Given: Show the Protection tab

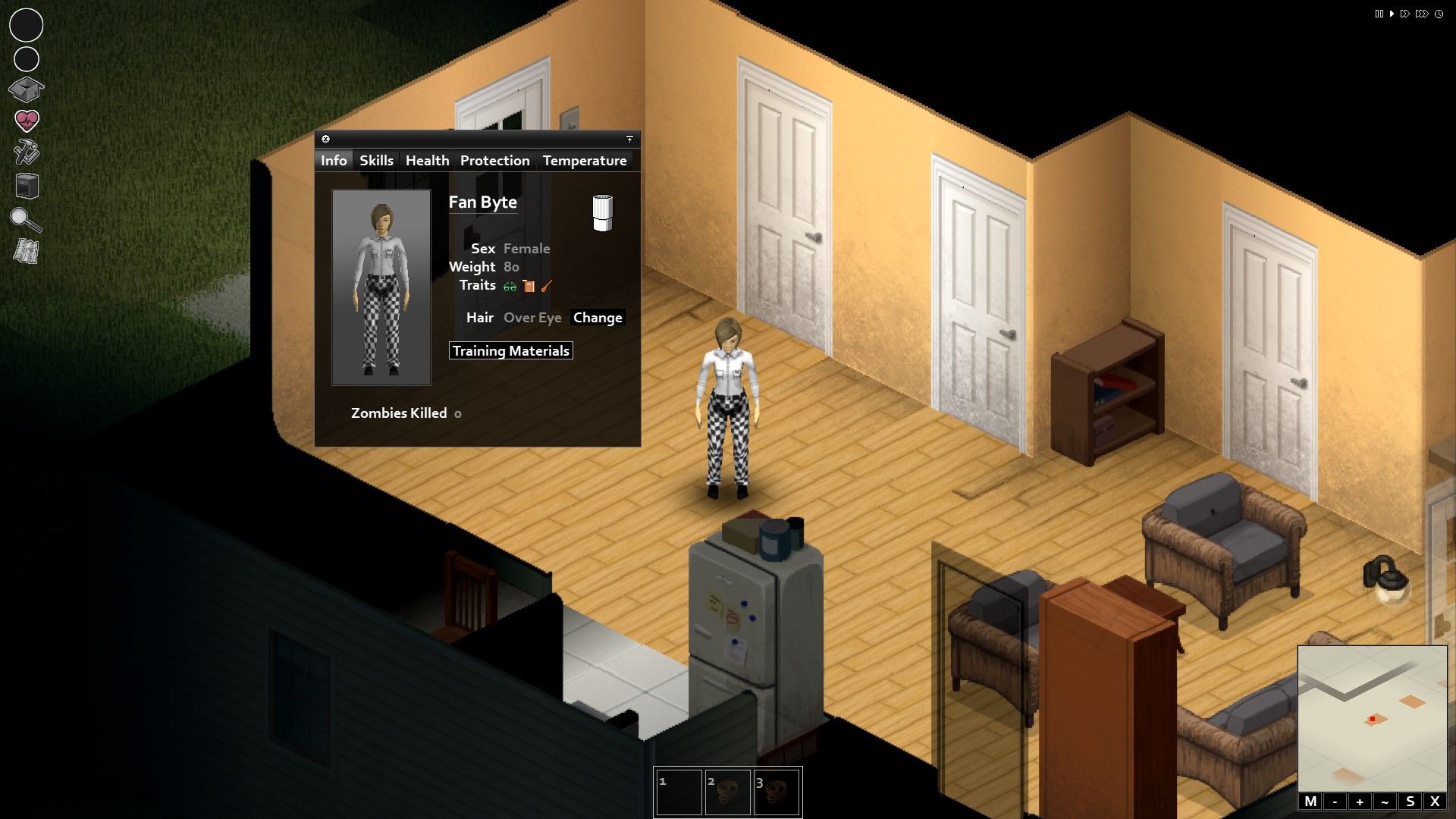Looking at the screenshot, I should pyautogui.click(x=494, y=161).
